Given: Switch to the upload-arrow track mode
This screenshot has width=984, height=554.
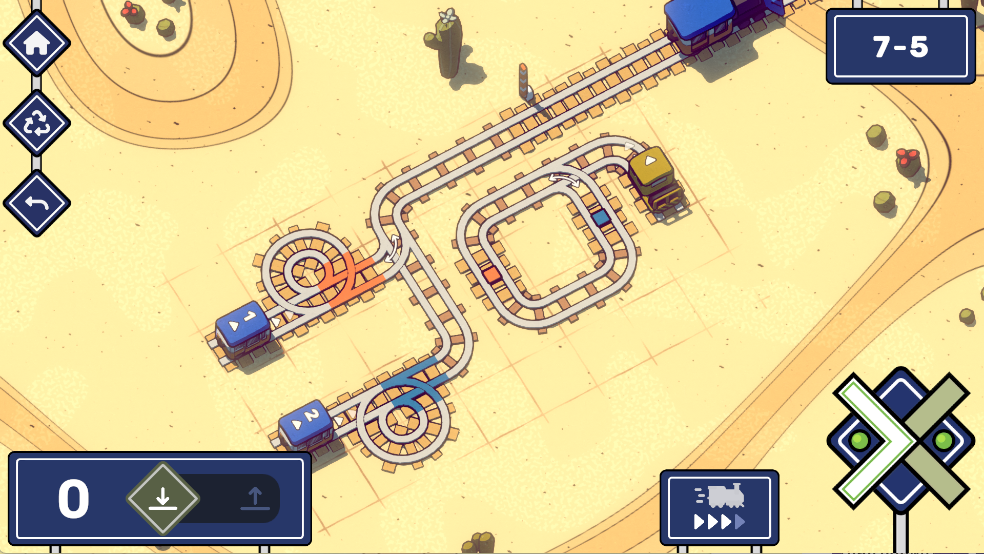Looking at the screenshot, I should coord(254,498).
